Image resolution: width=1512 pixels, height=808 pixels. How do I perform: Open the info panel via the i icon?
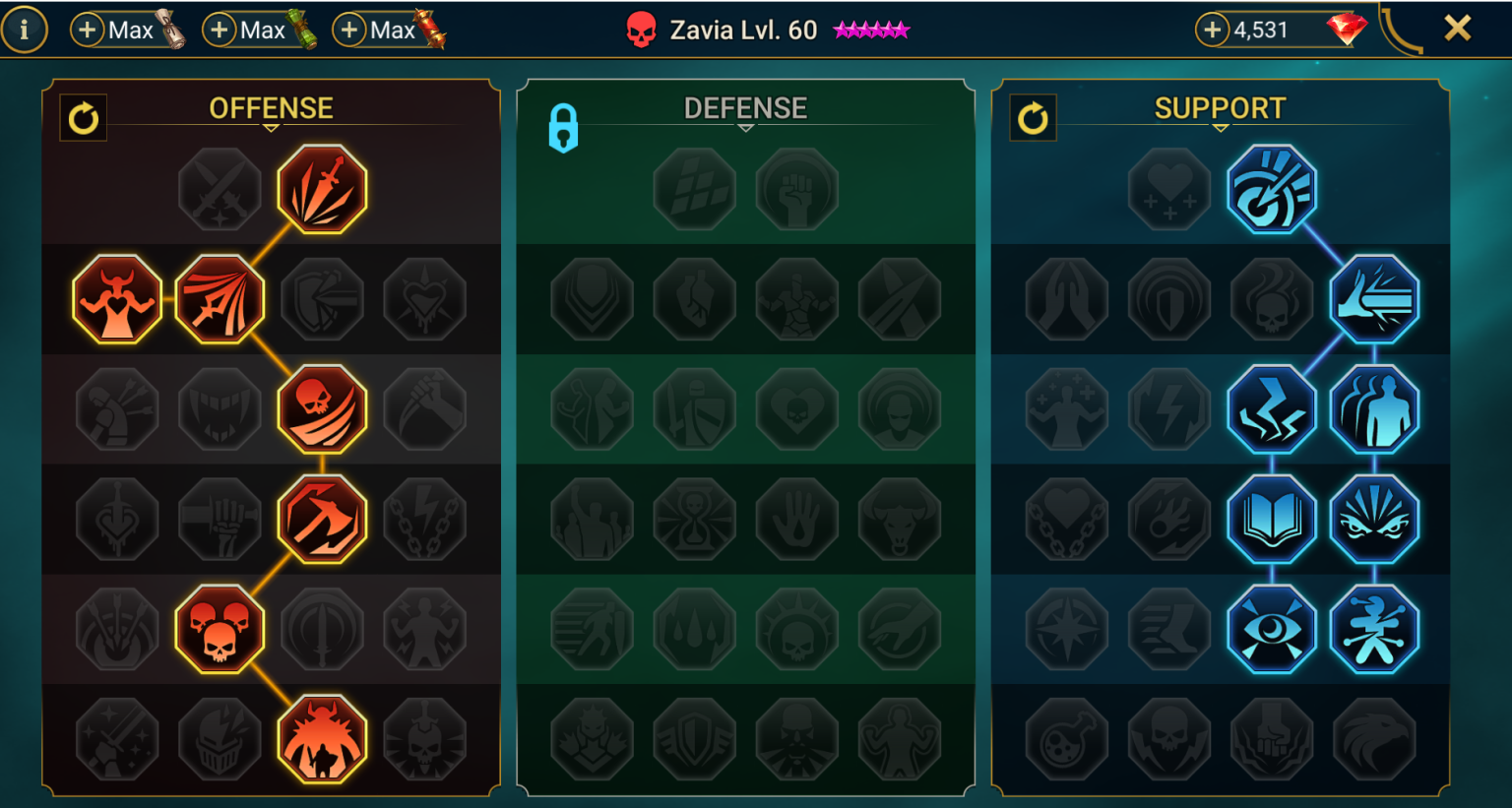click(26, 29)
